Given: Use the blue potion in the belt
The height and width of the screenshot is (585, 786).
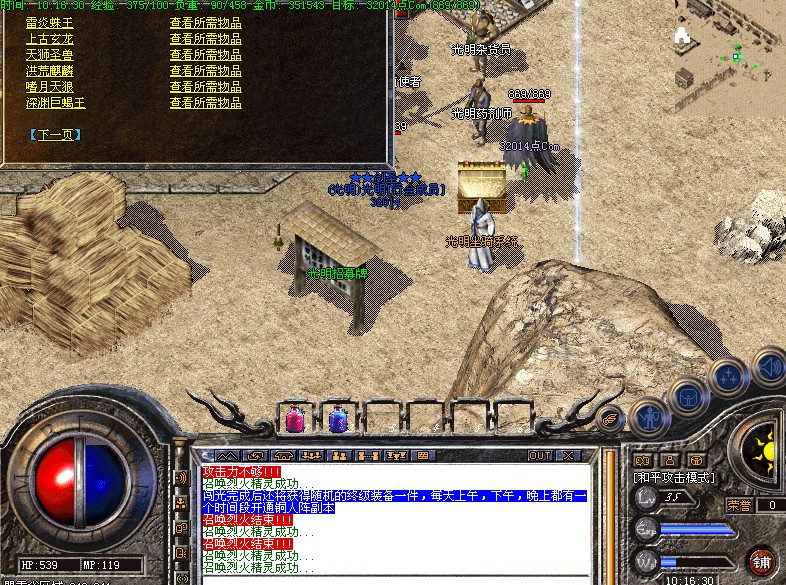Looking at the screenshot, I should (x=337, y=418).
